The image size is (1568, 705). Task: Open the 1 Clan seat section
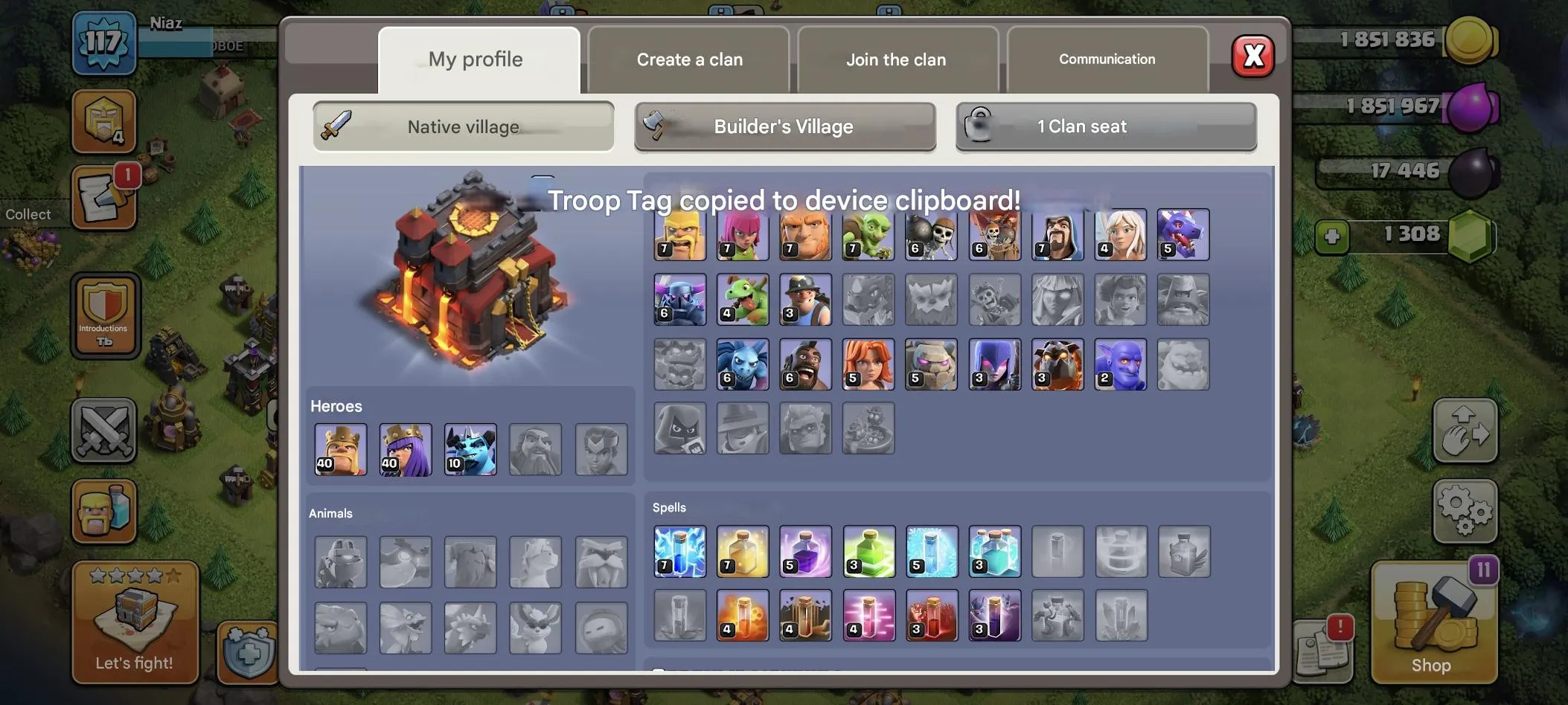point(1104,126)
